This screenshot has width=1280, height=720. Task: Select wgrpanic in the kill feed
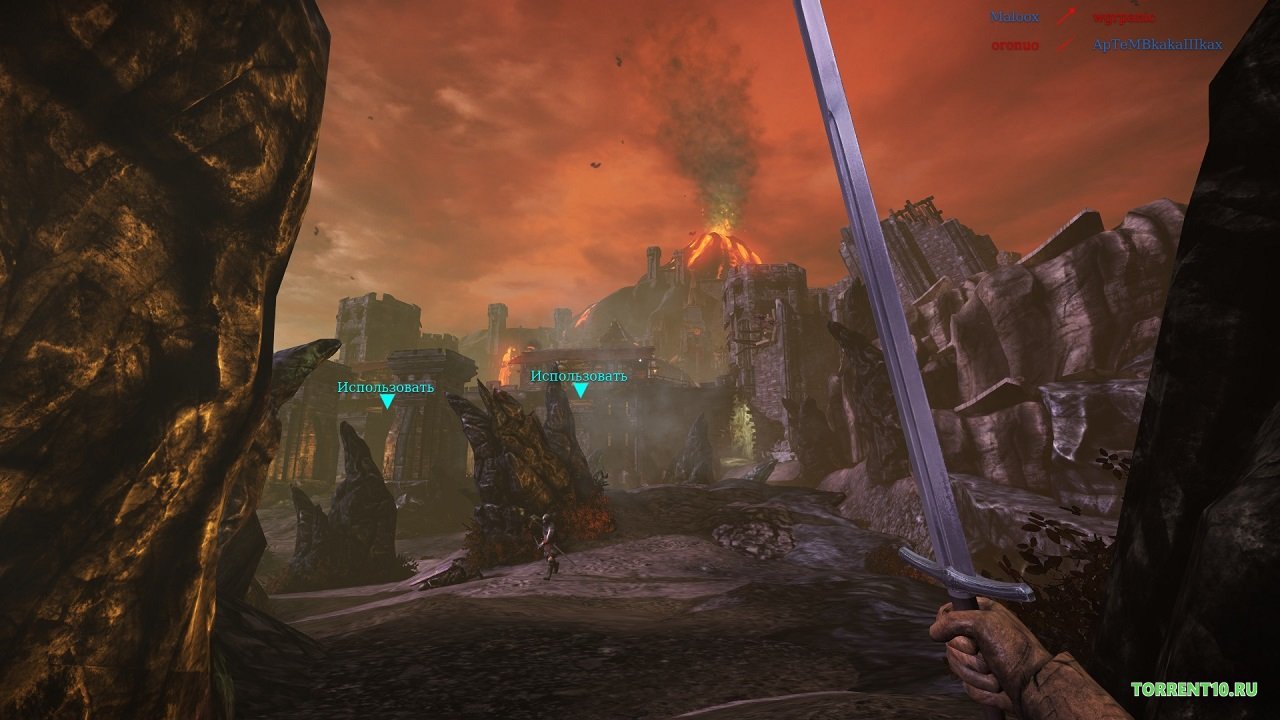(1124, 18)
